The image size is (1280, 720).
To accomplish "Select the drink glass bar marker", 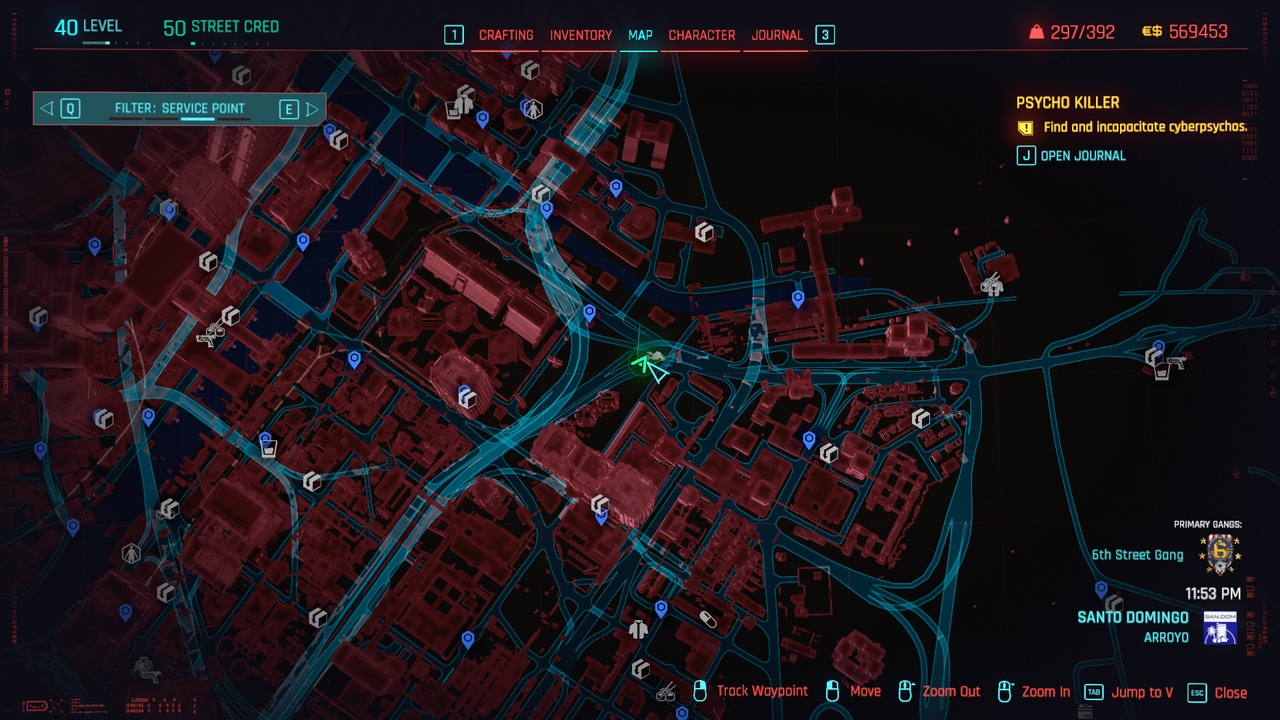I will point(267,449).
